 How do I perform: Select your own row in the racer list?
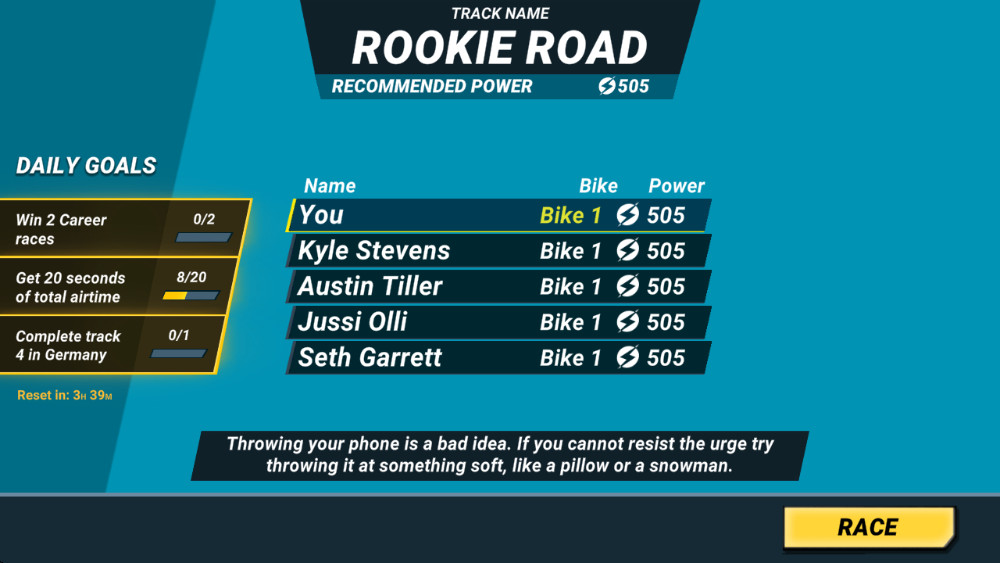pyautogui.click(x=498, y=215)
